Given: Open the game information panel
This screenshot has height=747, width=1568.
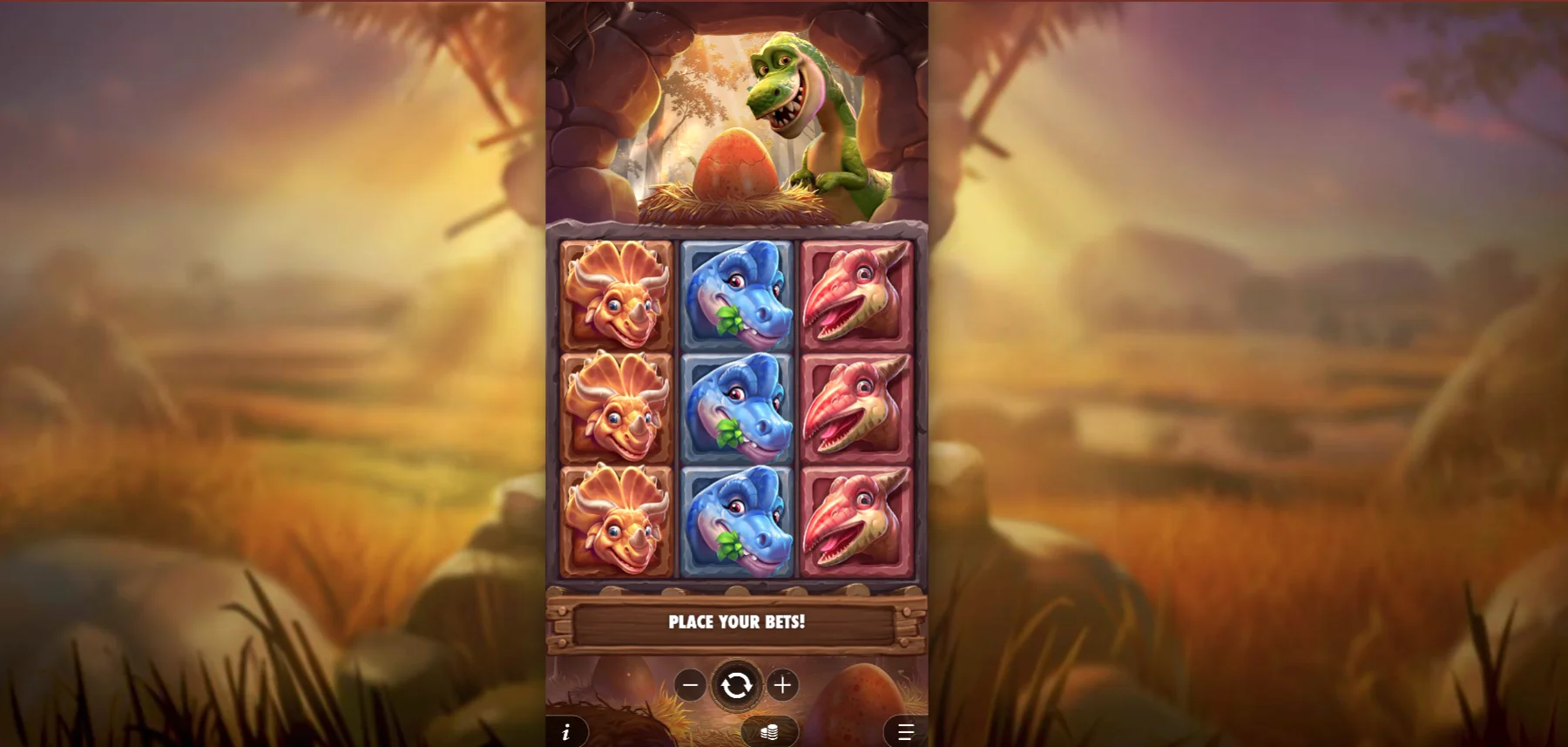Looking at the screenshot, I should 567,732.
